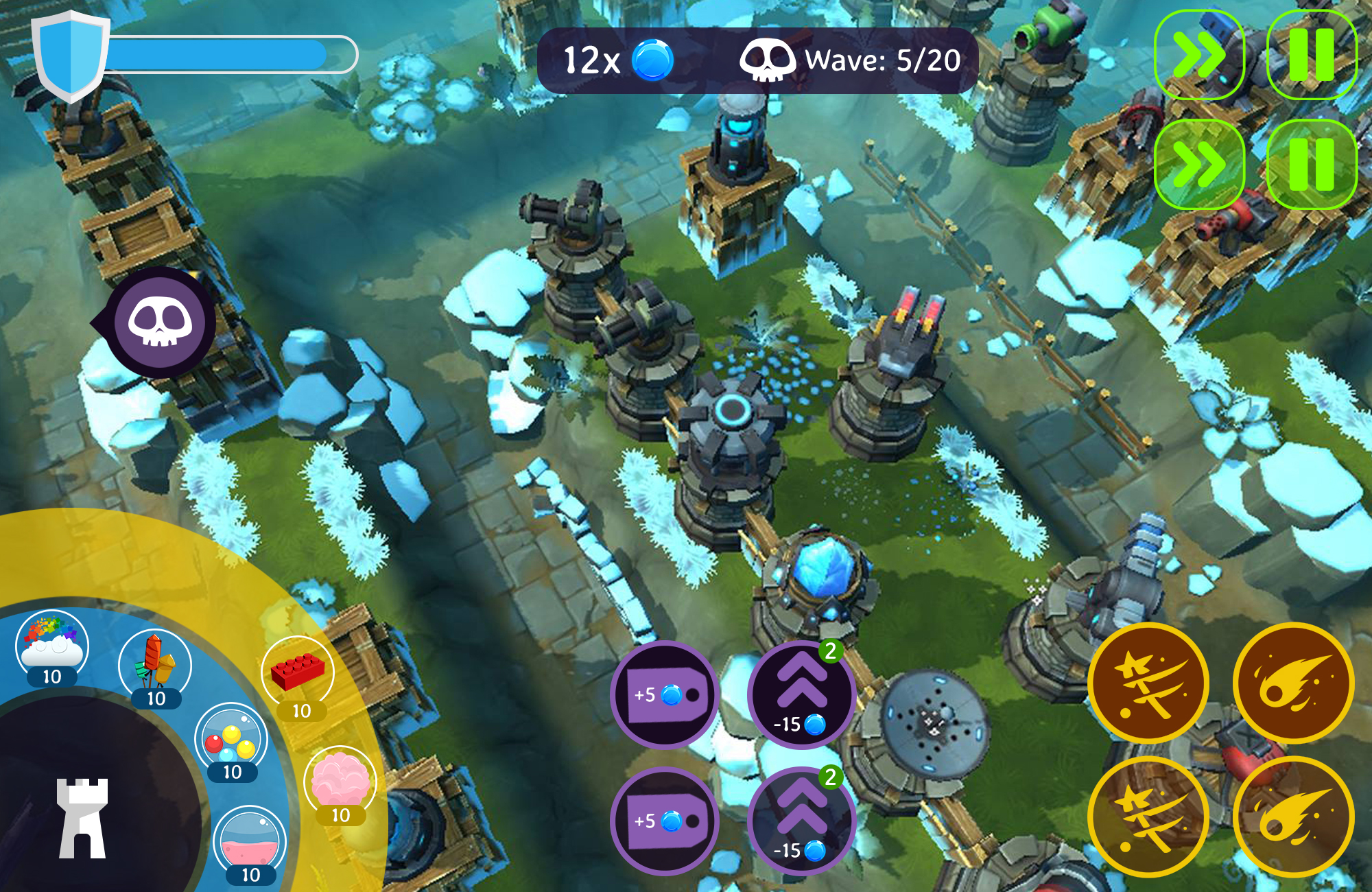Viewport: 1372px width, 892px height.
Task: Select the rainbow cloud item
Action: coord(52,645)
